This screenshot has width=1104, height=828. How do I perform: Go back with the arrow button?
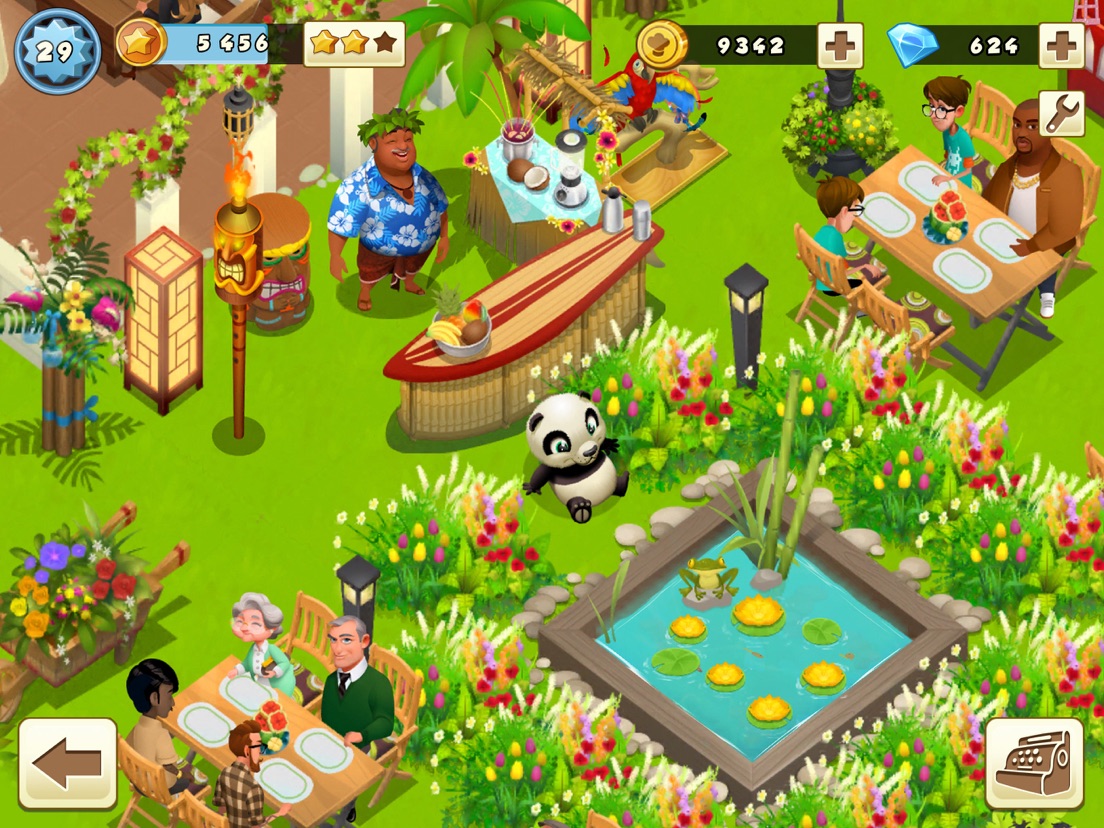point(67,763)
